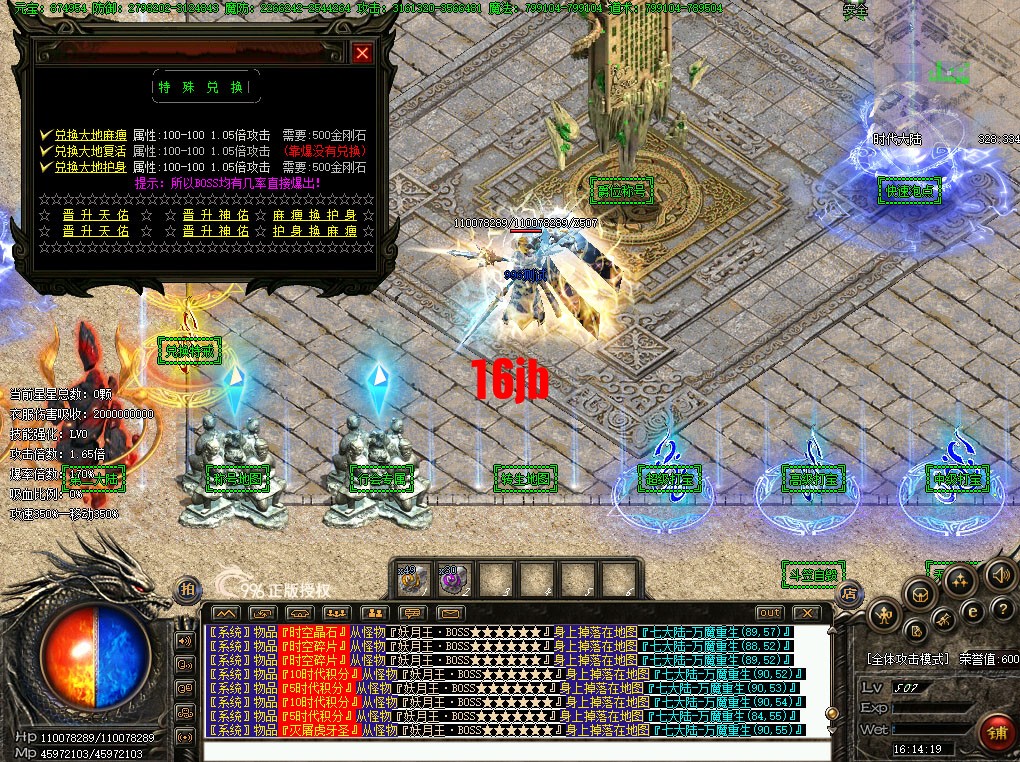Use the purple hotbar item with x30 count
The height and width of the screenshot is (762, 1020).
point(456,578)
